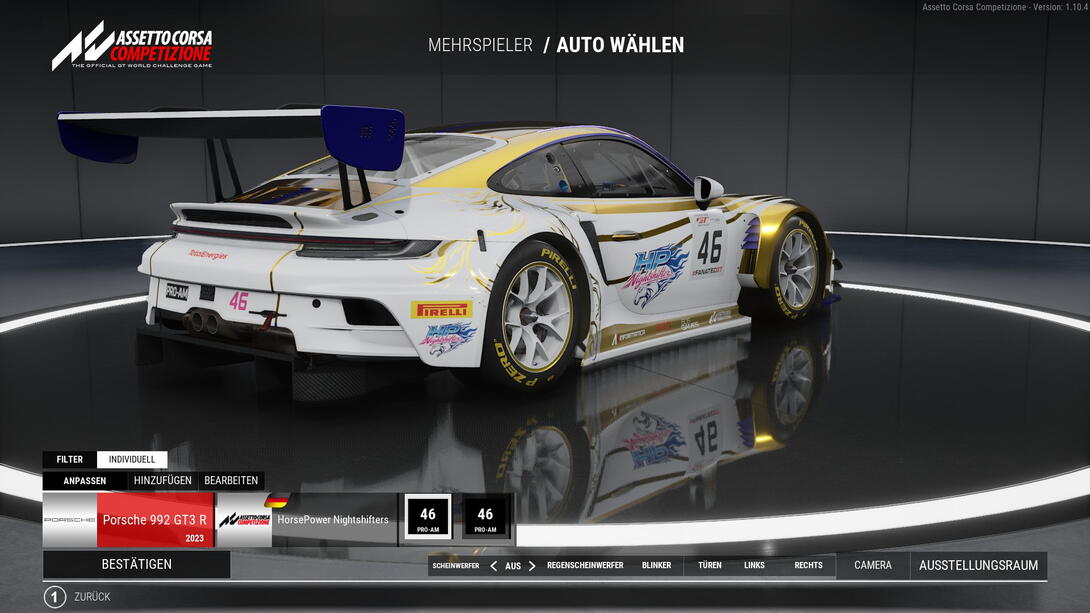Switch to the Individuell tab

[132, 460]
